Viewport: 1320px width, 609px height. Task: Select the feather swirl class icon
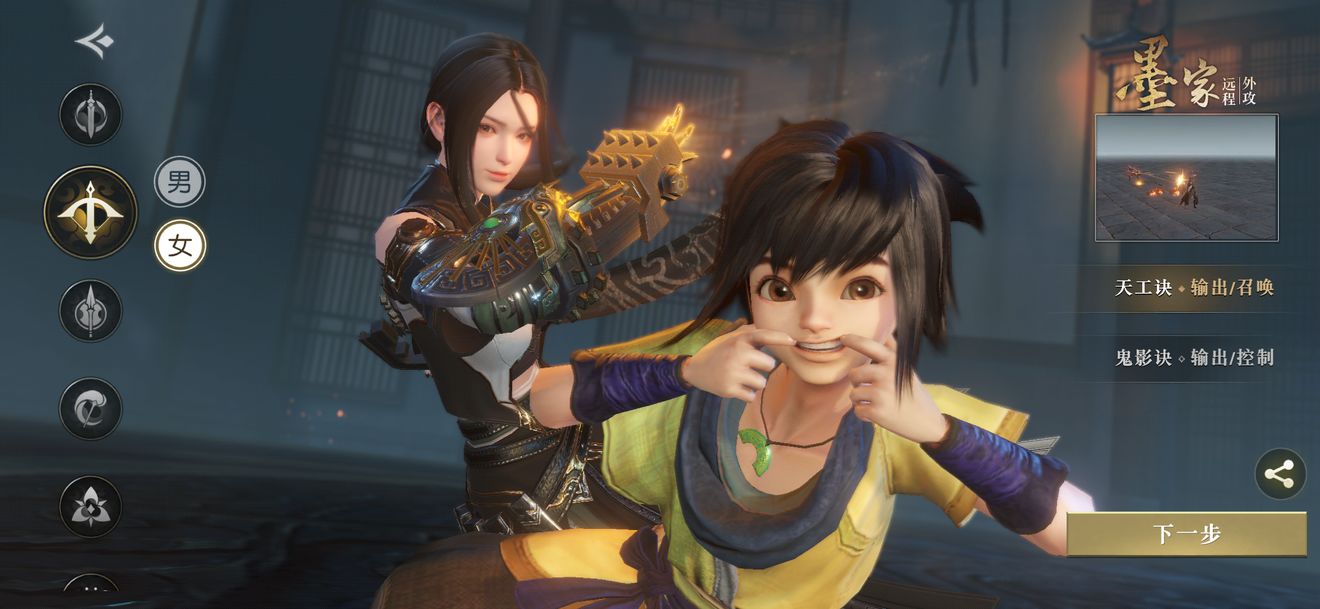tap(91, 408)
